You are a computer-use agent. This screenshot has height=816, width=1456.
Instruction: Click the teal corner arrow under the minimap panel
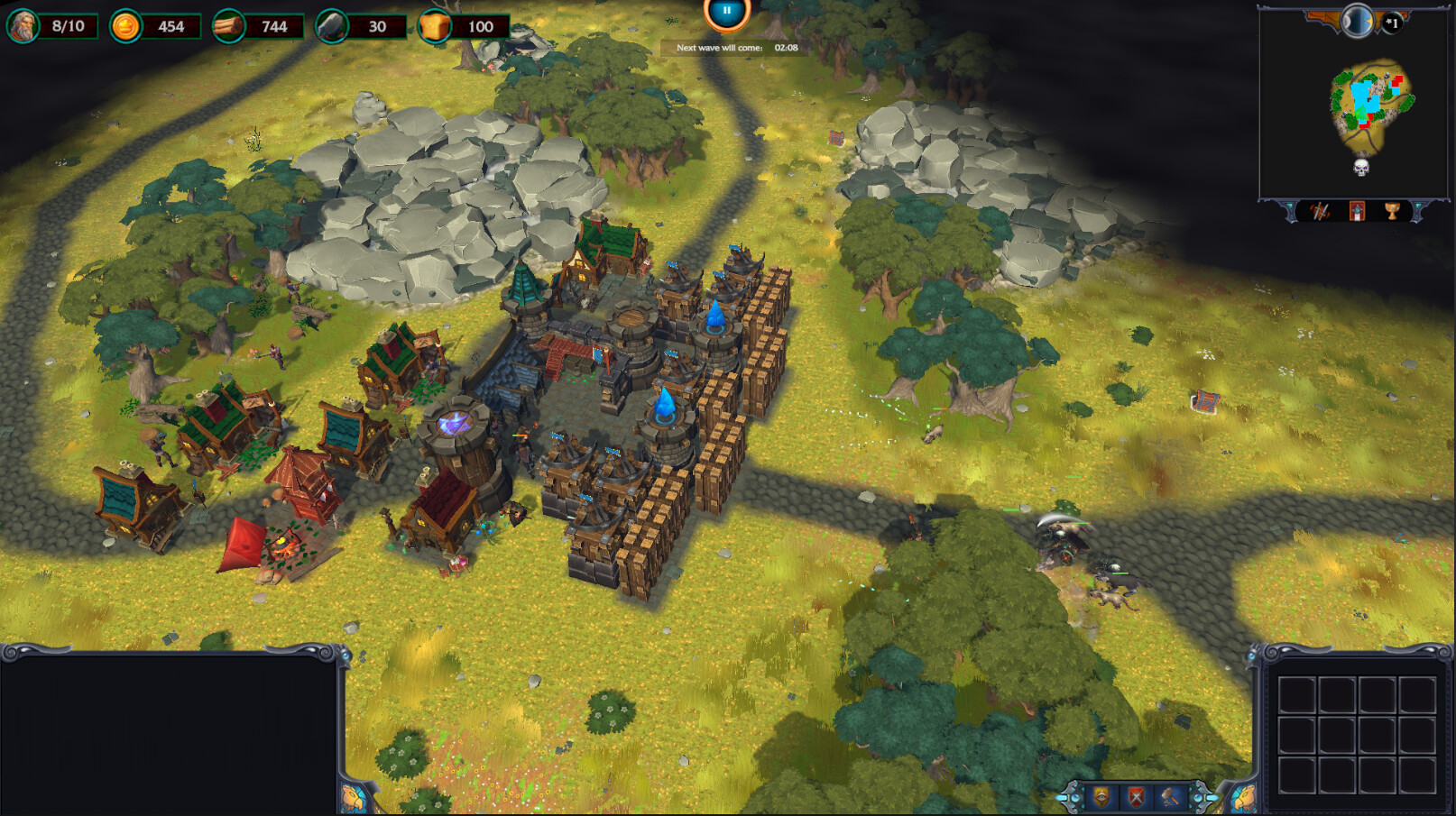[1290, 206]
